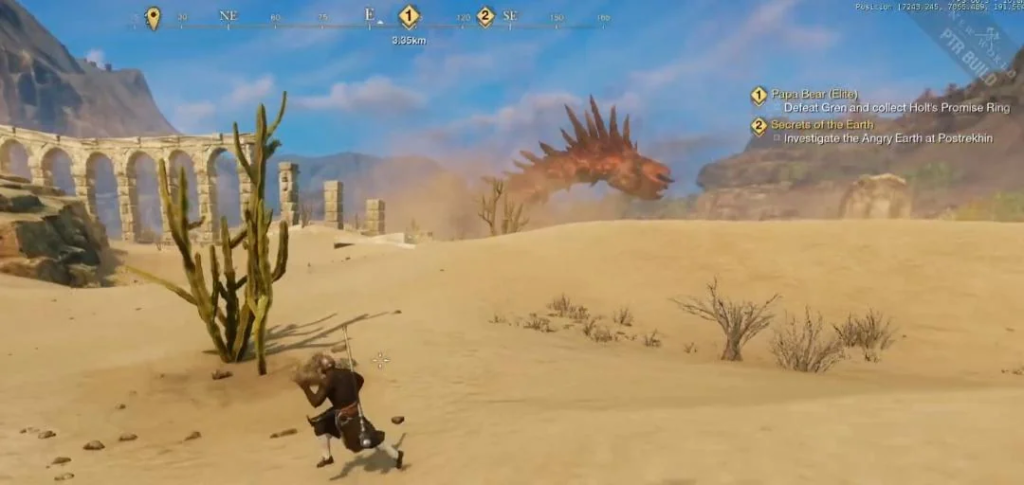Click the number 2 badge in quest tracker

point(759,126)
